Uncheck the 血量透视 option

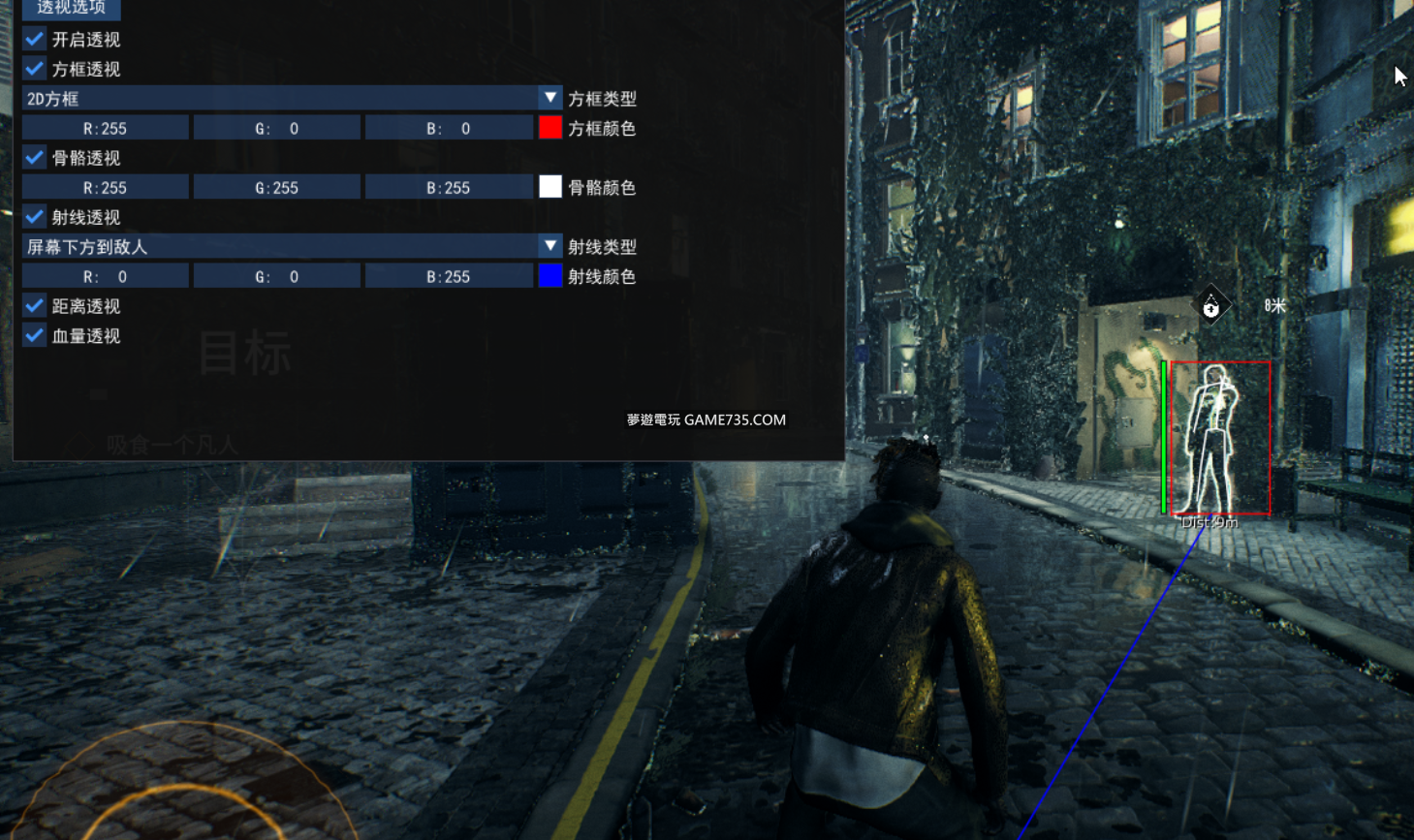click(x=35, y=336)
